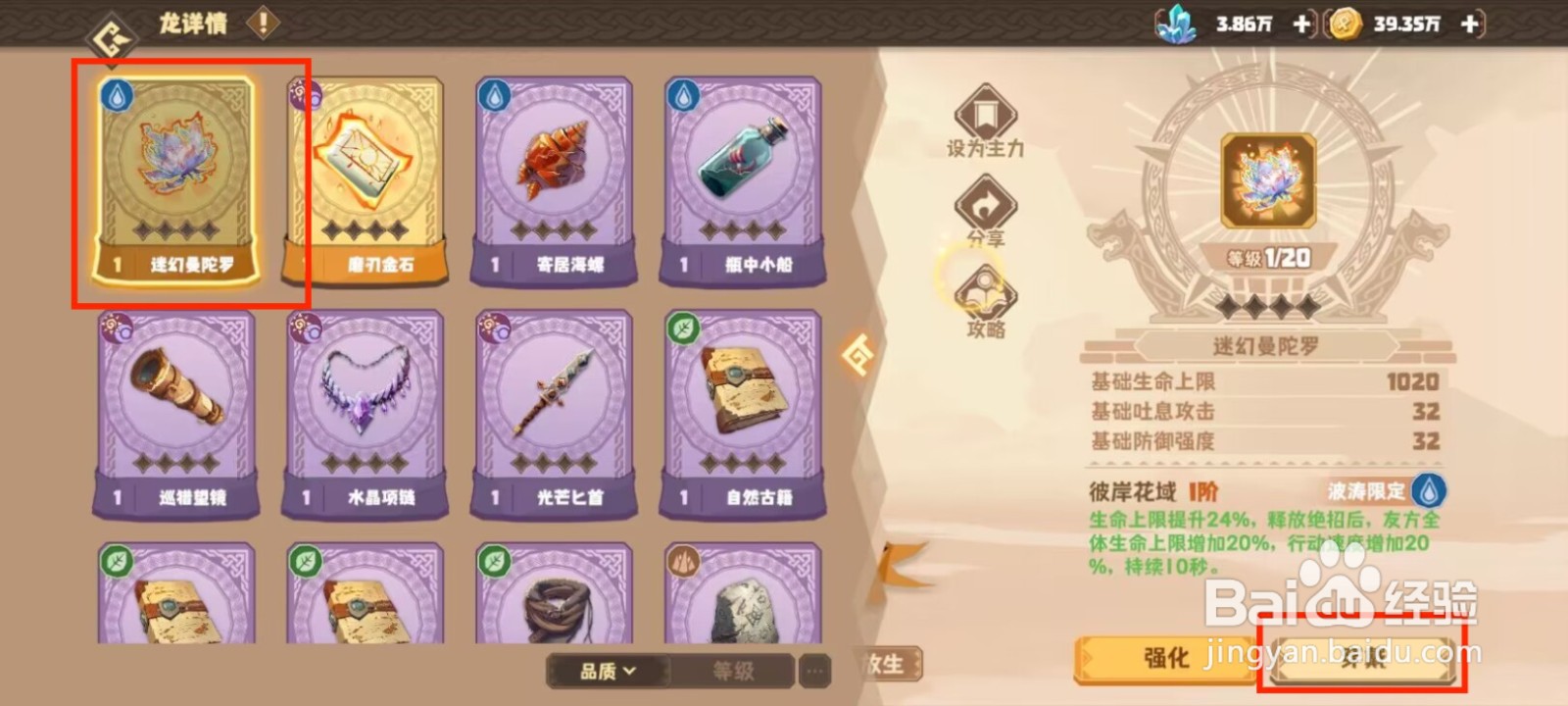This screenshot has height=706, width=1568.
Task: Click the plus to buy more crystals
Action: (x=1303, y=24)
